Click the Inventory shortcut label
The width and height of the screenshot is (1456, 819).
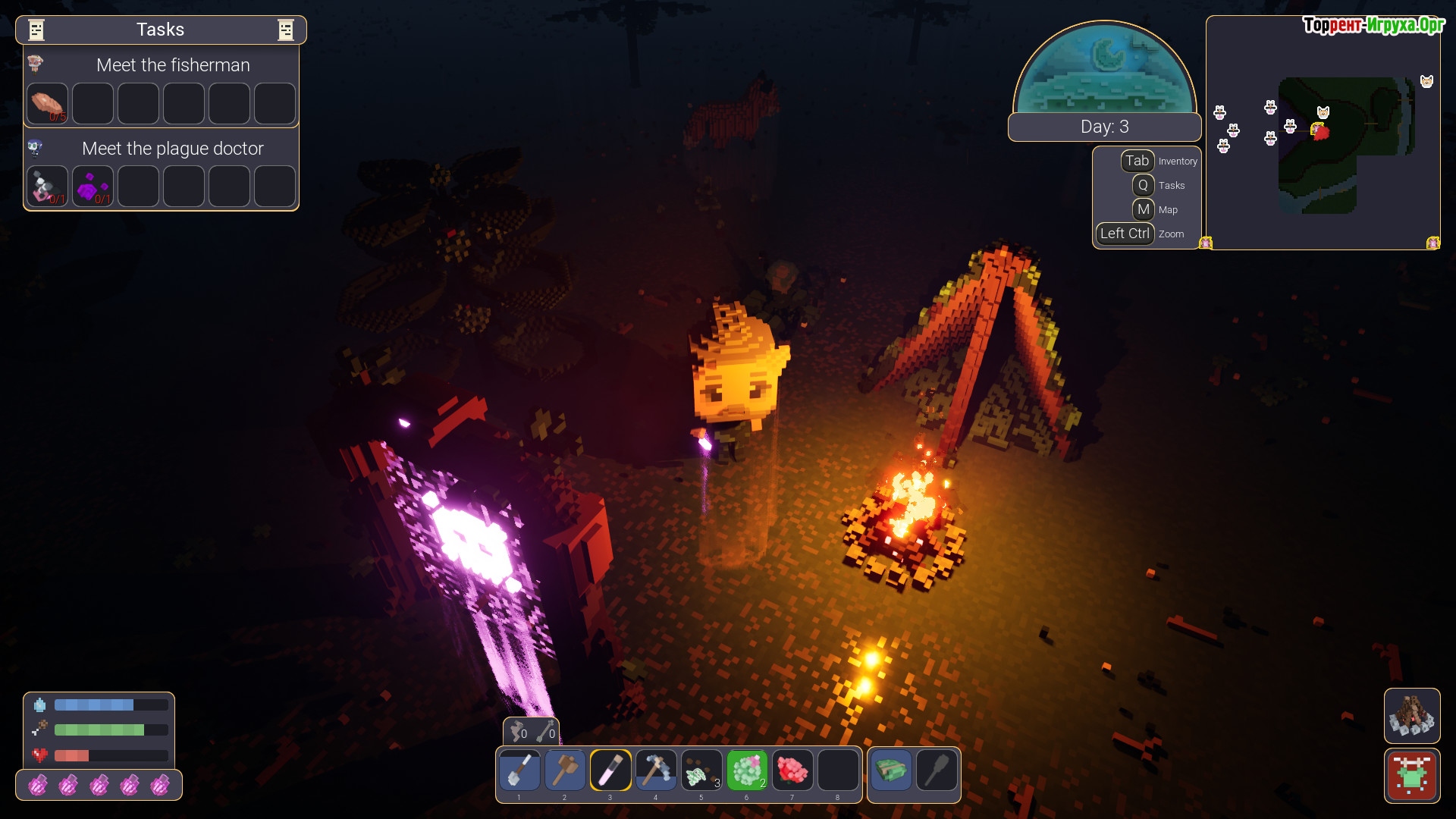click(x=1177, y=162)
